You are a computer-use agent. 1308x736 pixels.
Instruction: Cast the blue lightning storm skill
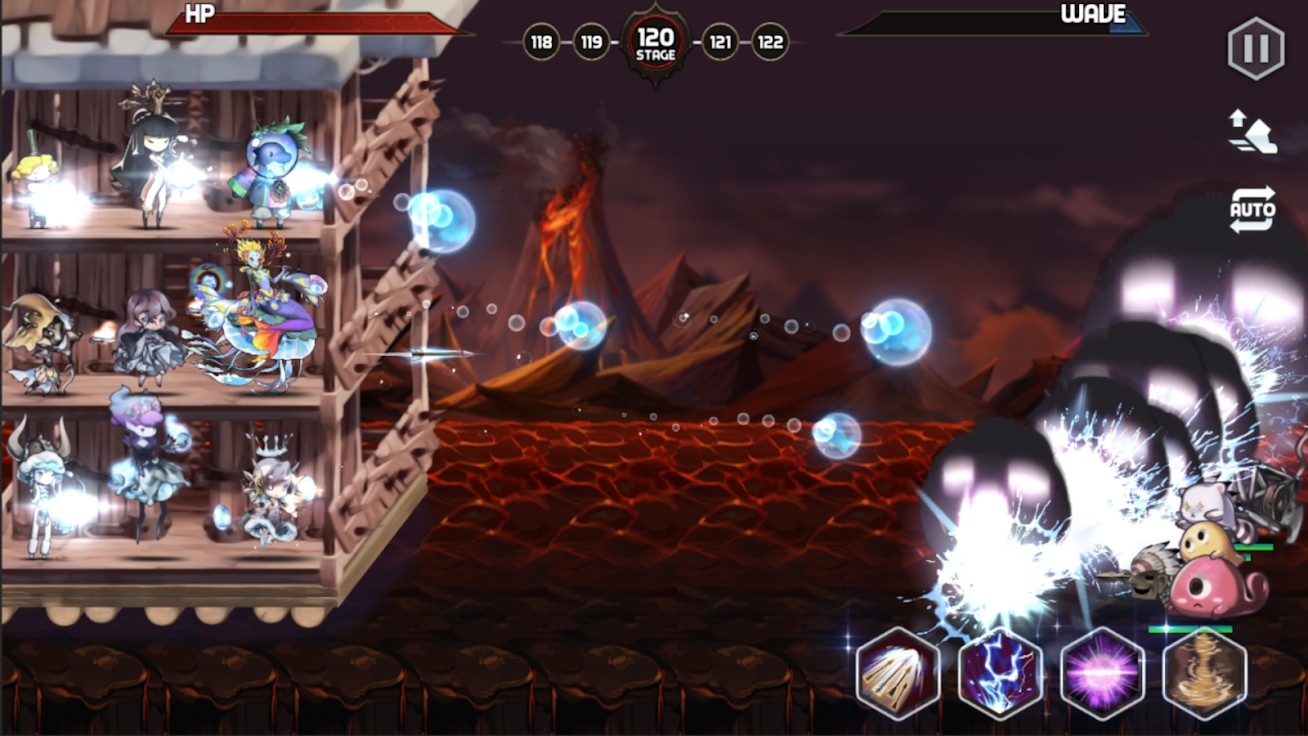(1000, 674)
